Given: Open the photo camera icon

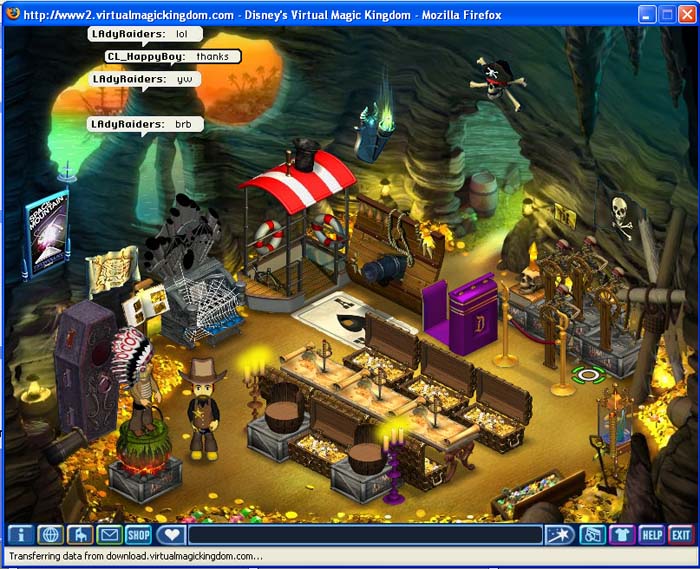Looking at the screenshot, I should click(x=592, y=535).
